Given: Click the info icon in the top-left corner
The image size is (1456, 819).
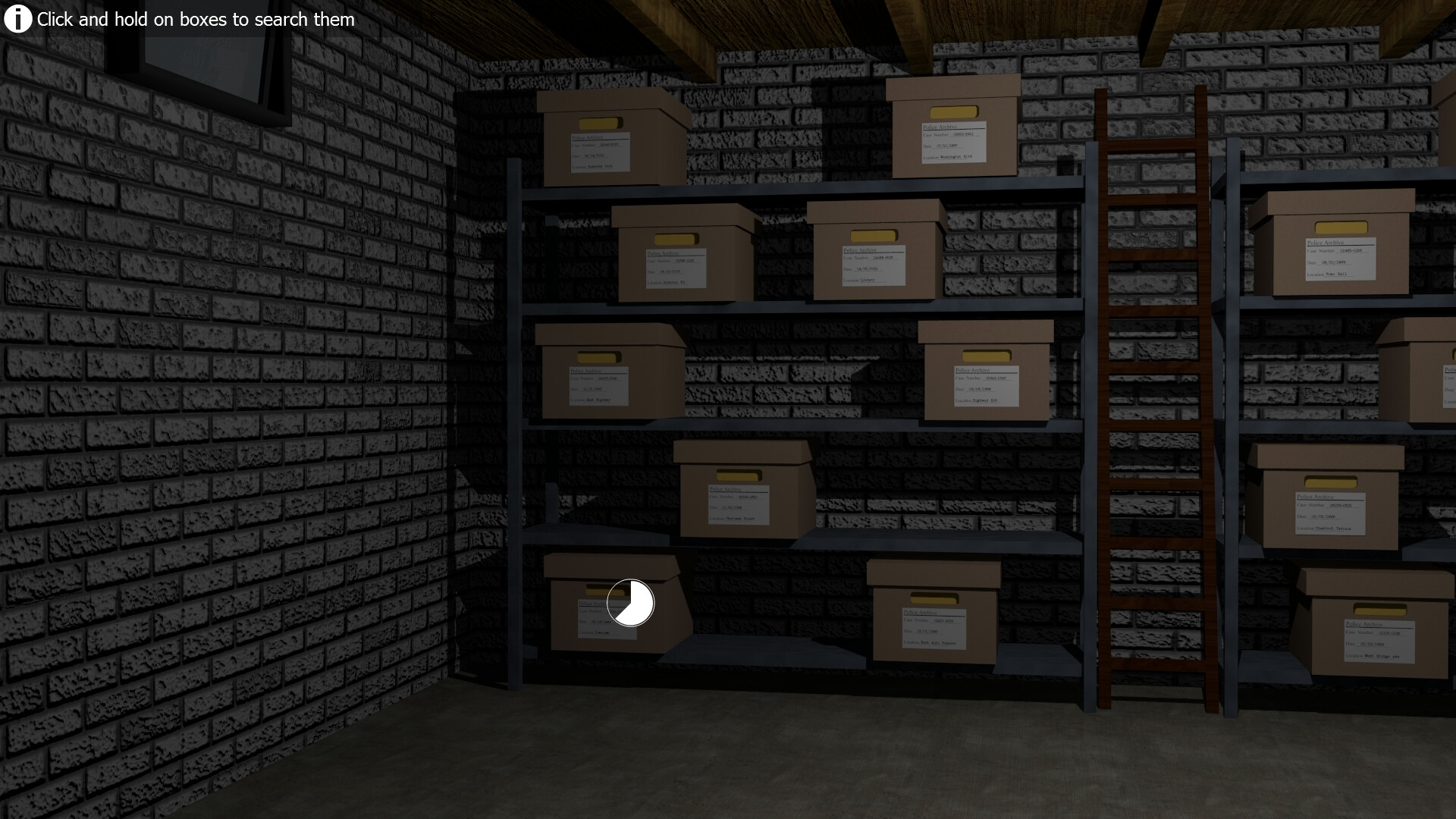Looking at the screenshot, I should 17,17.
